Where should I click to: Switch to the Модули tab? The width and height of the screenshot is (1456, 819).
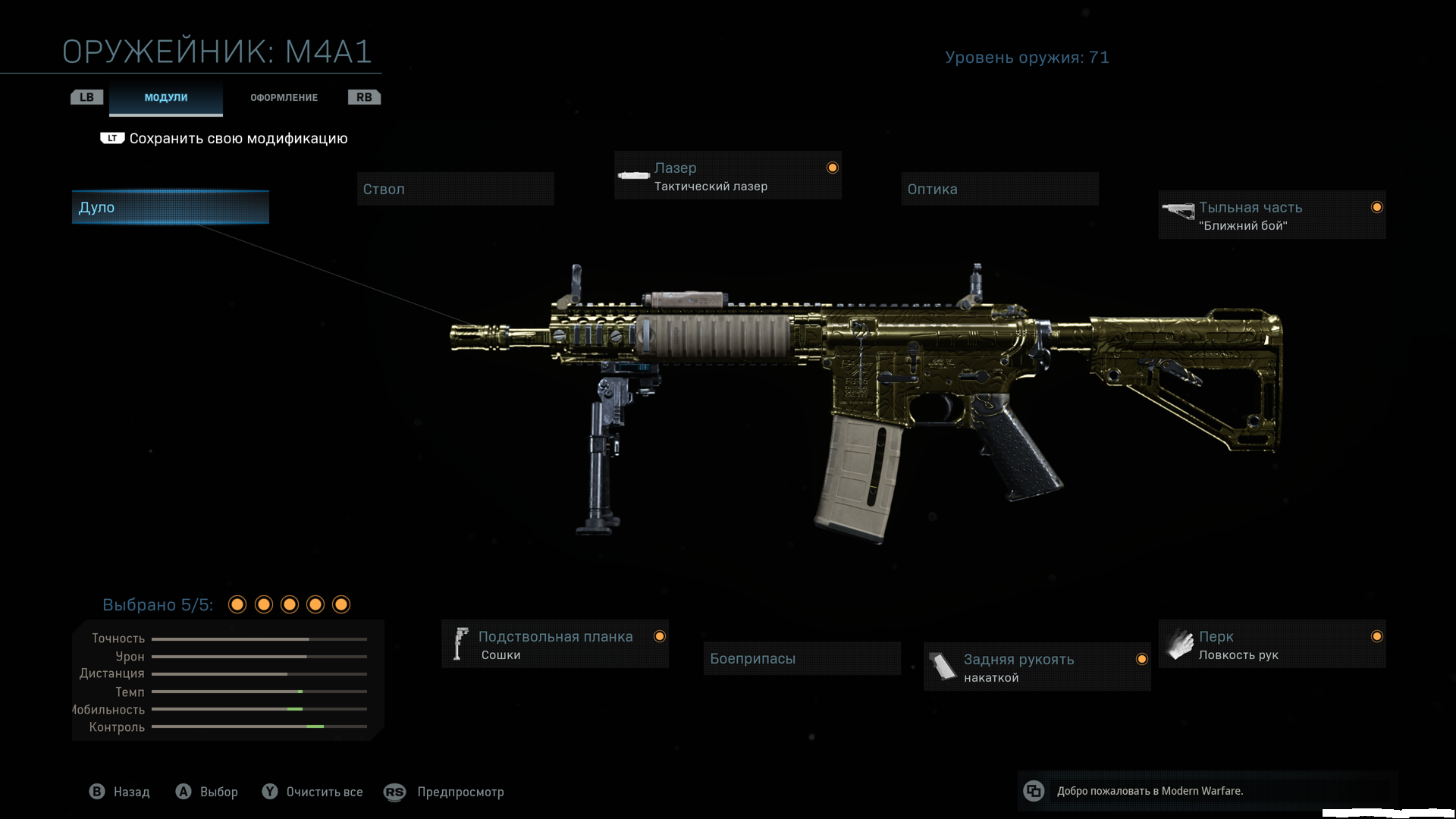click(165, 98)
